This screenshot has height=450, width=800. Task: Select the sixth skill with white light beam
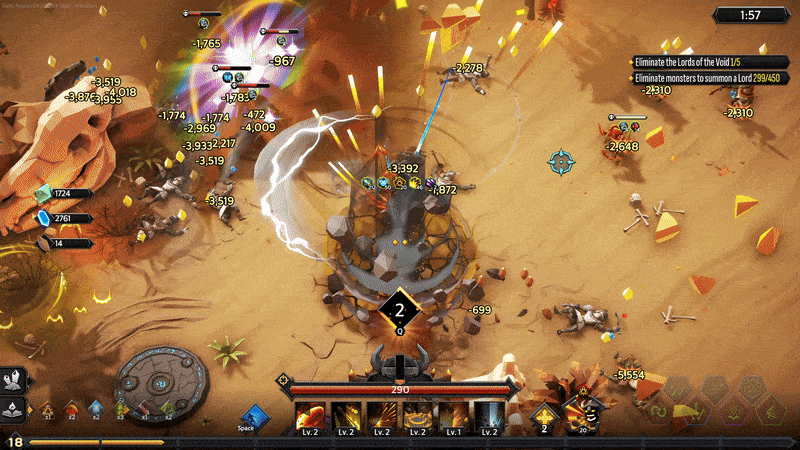489,416
